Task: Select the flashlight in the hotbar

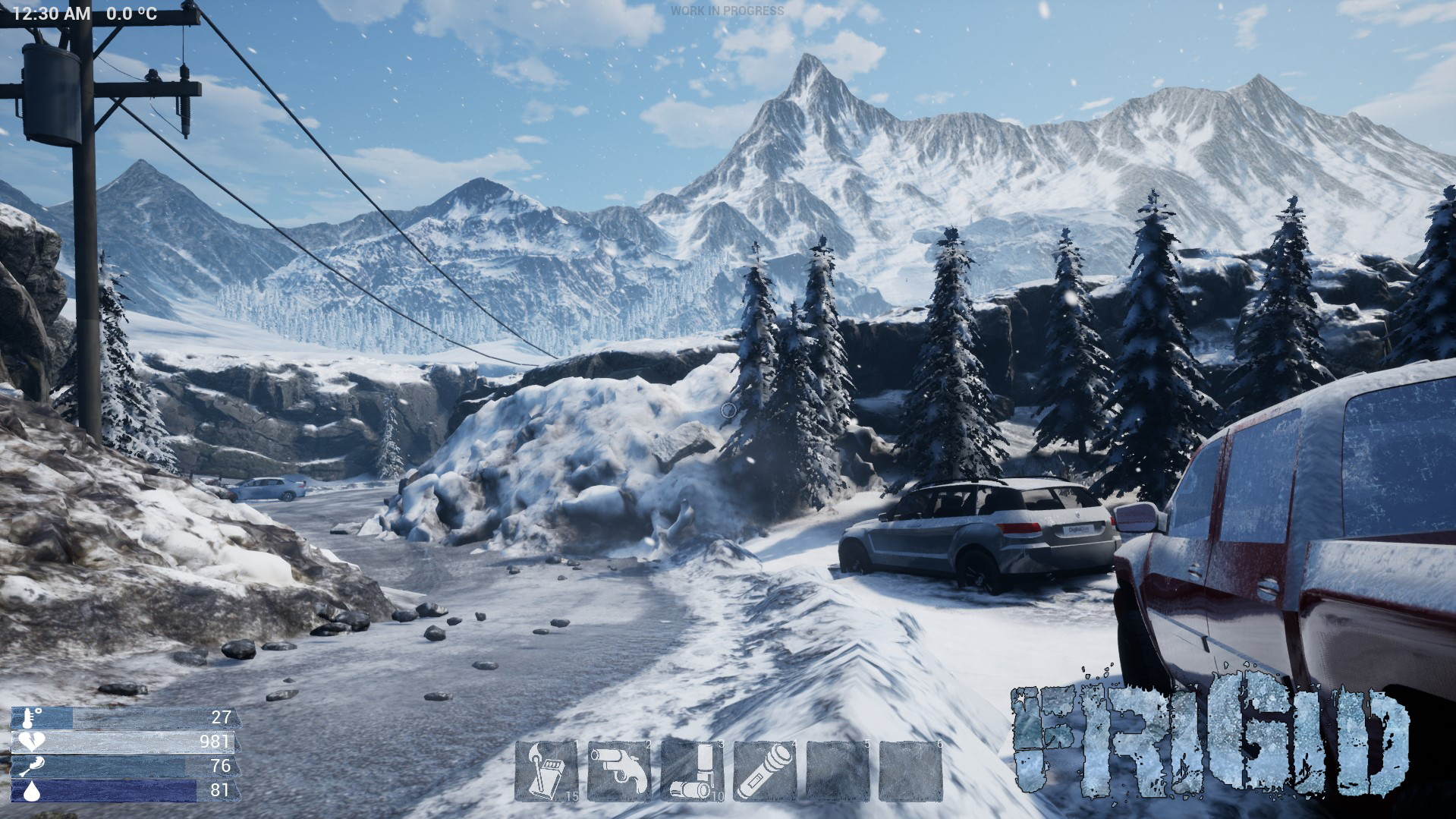Action: point(764,770)
